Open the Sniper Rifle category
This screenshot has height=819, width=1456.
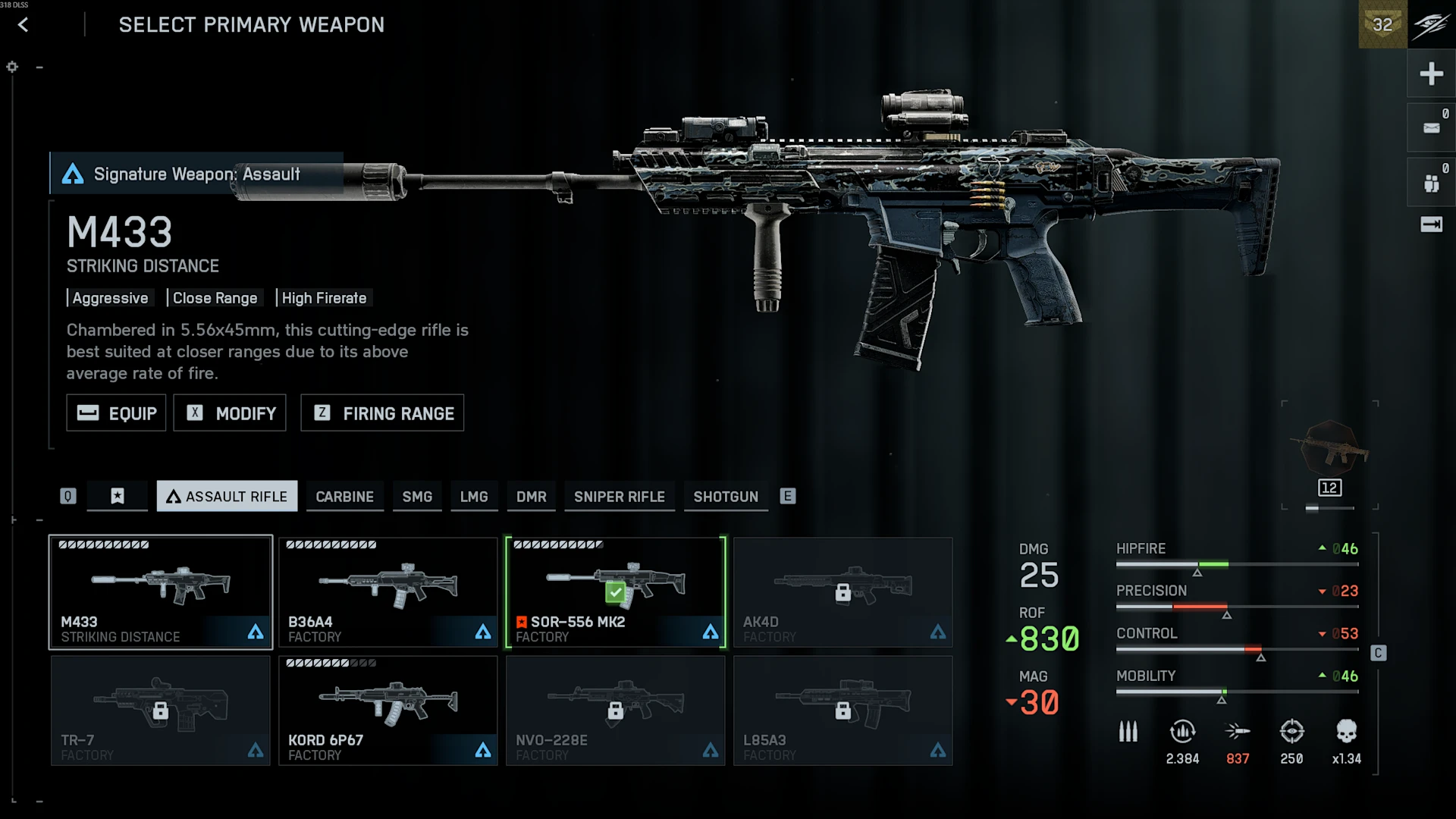pyautogui.click(x=619, y=497)
